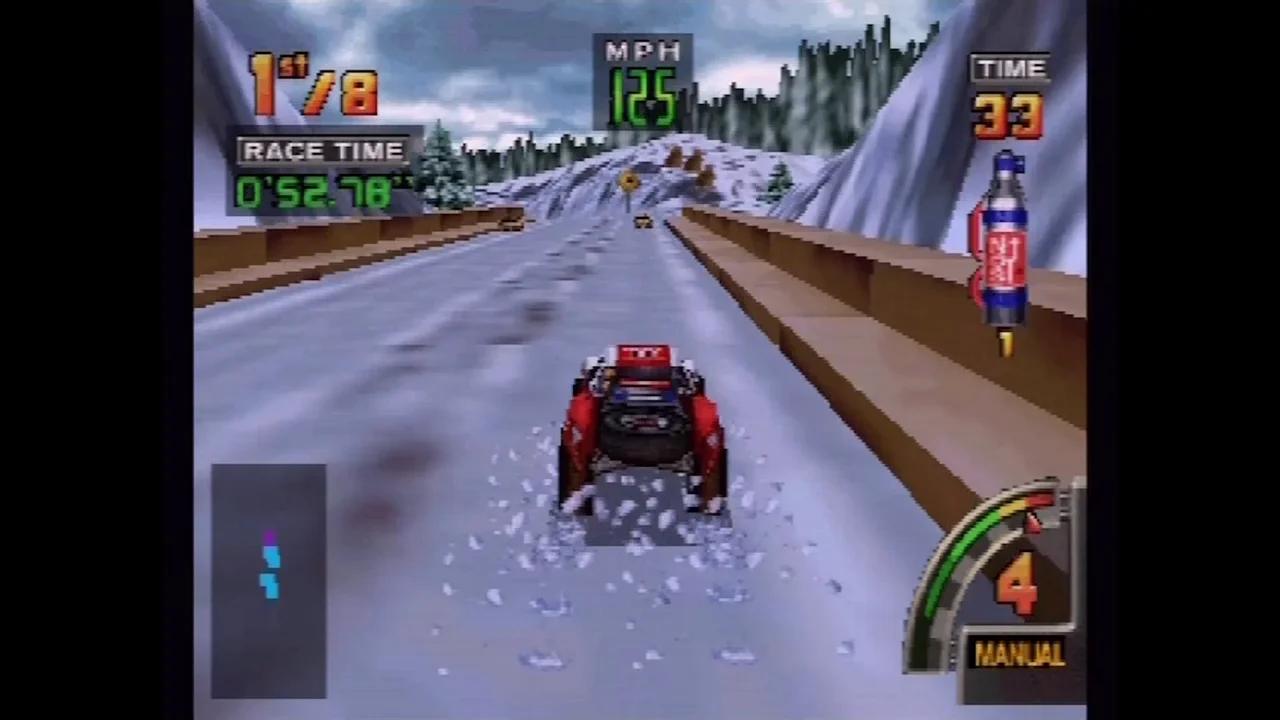The image size is (1280, 720).
Task: Click the 0'52.78 race timer value
Action: click(x=318, y=190)
